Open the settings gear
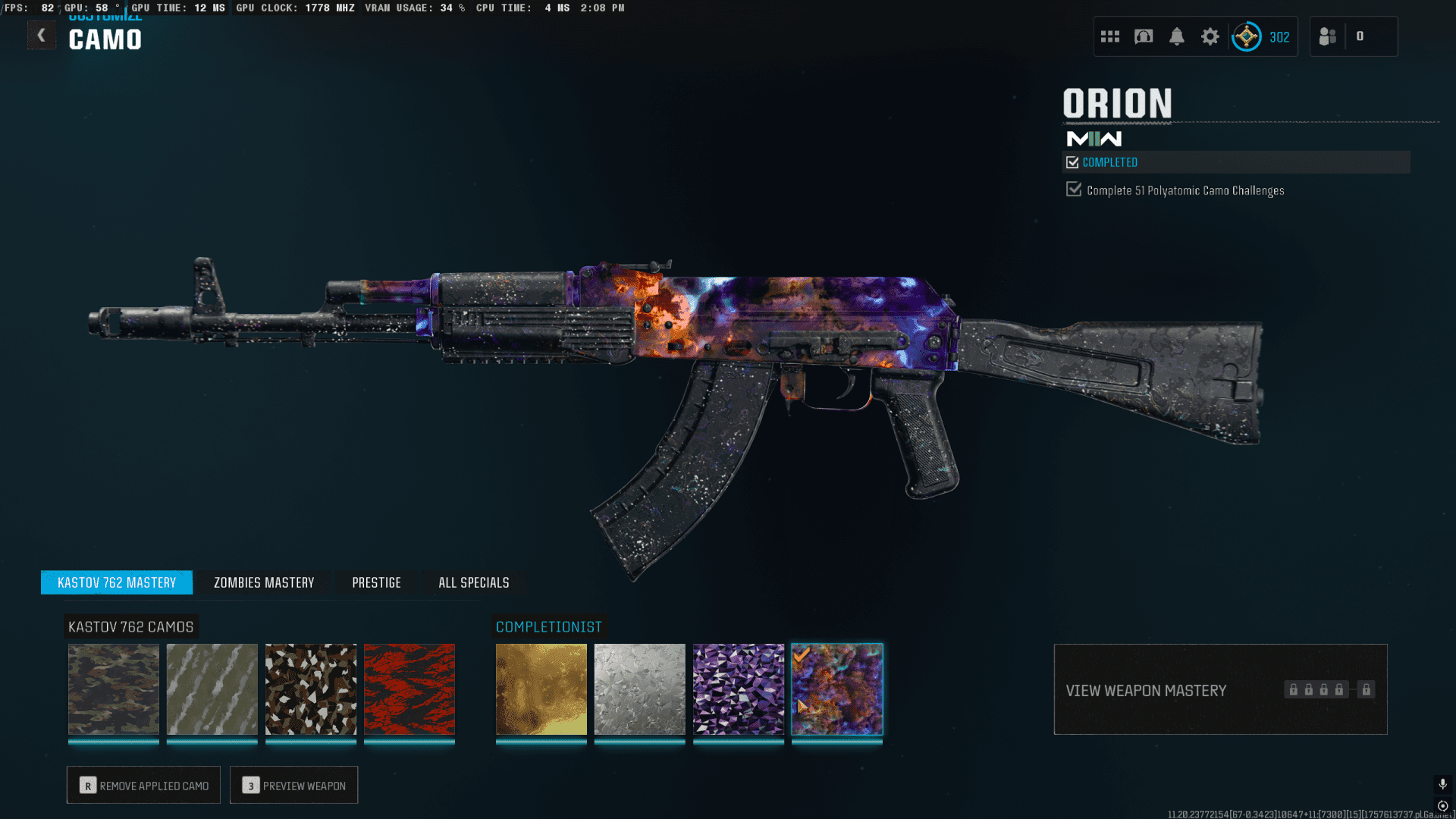The image size is (1456, 819). [x=1210, y=36]
